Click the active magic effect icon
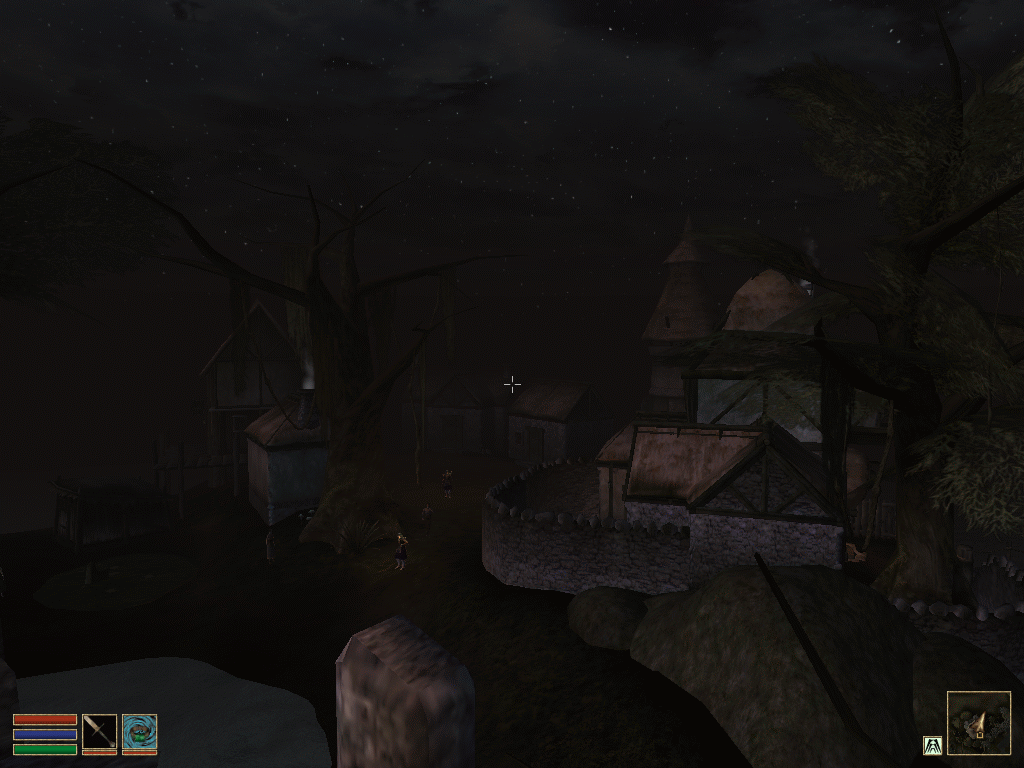This screenshot has height=768, width=1024. coord(932,745)
